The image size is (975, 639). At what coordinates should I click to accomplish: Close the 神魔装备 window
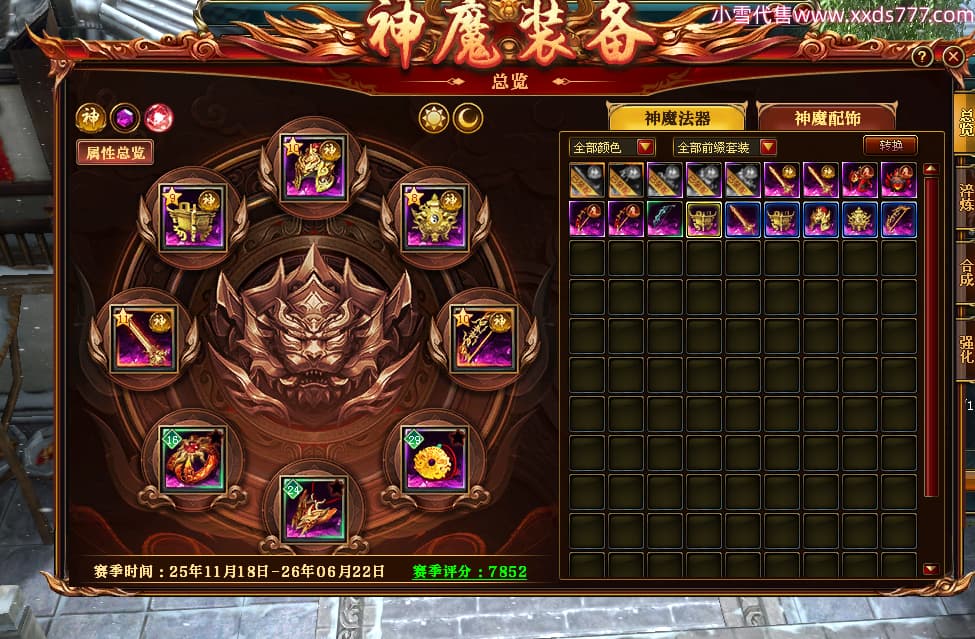(951, 58)
